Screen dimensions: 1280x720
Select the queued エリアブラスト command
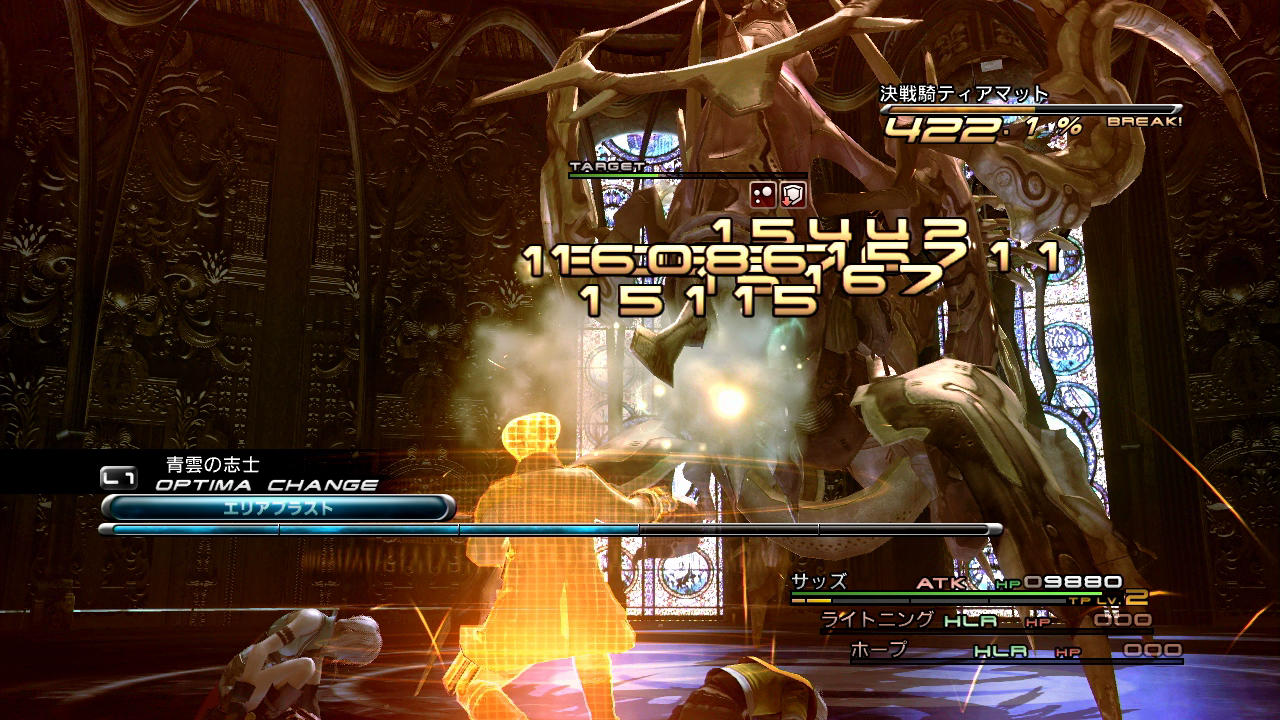tap(277, 508)
